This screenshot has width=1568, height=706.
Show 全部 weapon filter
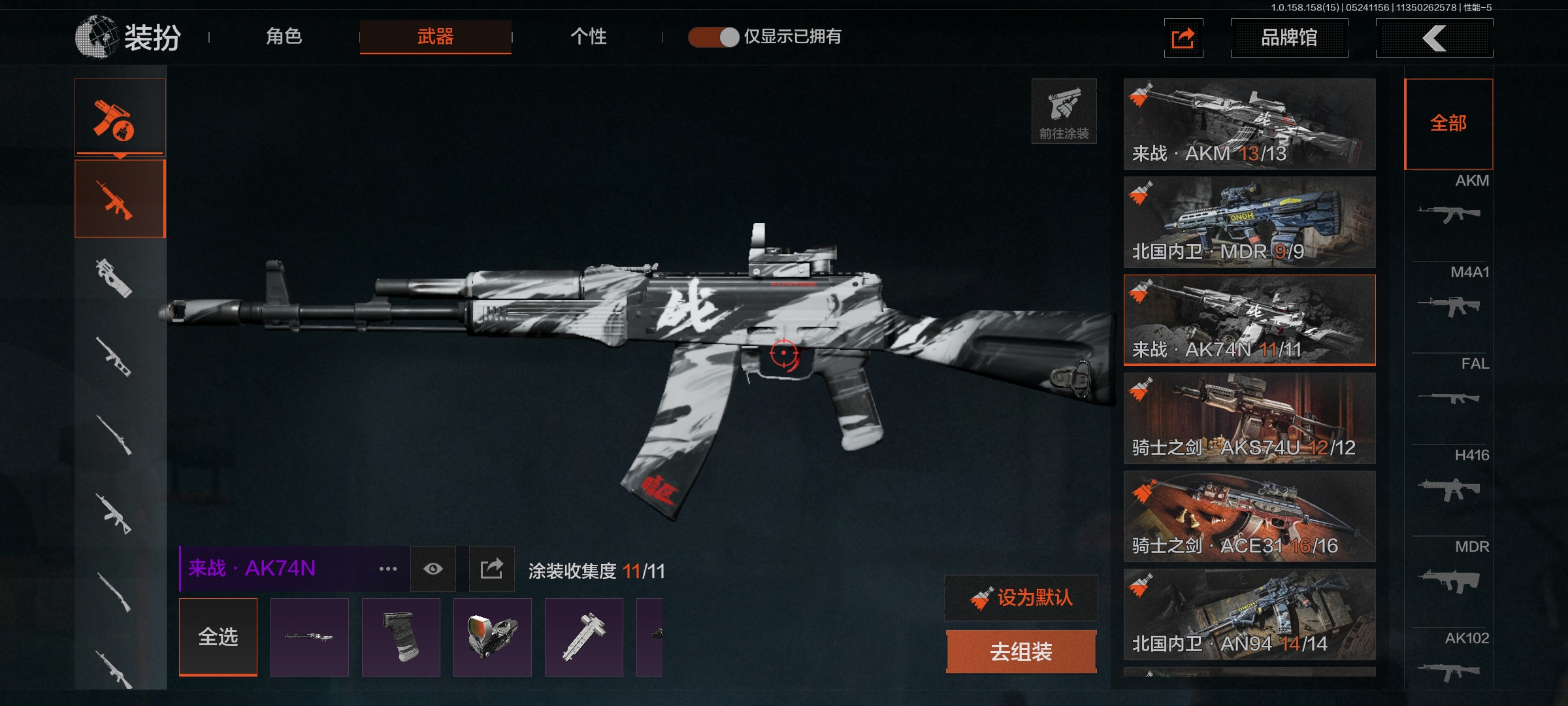click(x=1448, y=124)
